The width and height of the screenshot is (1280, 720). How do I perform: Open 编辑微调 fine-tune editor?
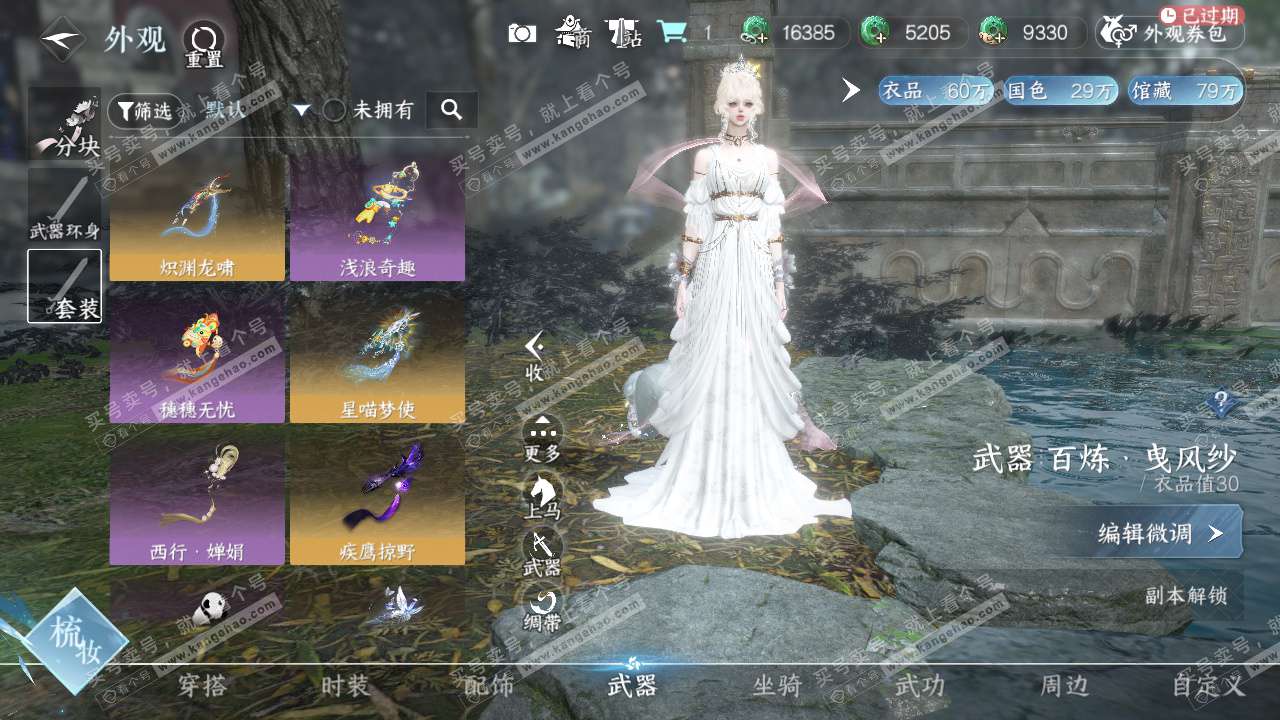[1160, 533]
